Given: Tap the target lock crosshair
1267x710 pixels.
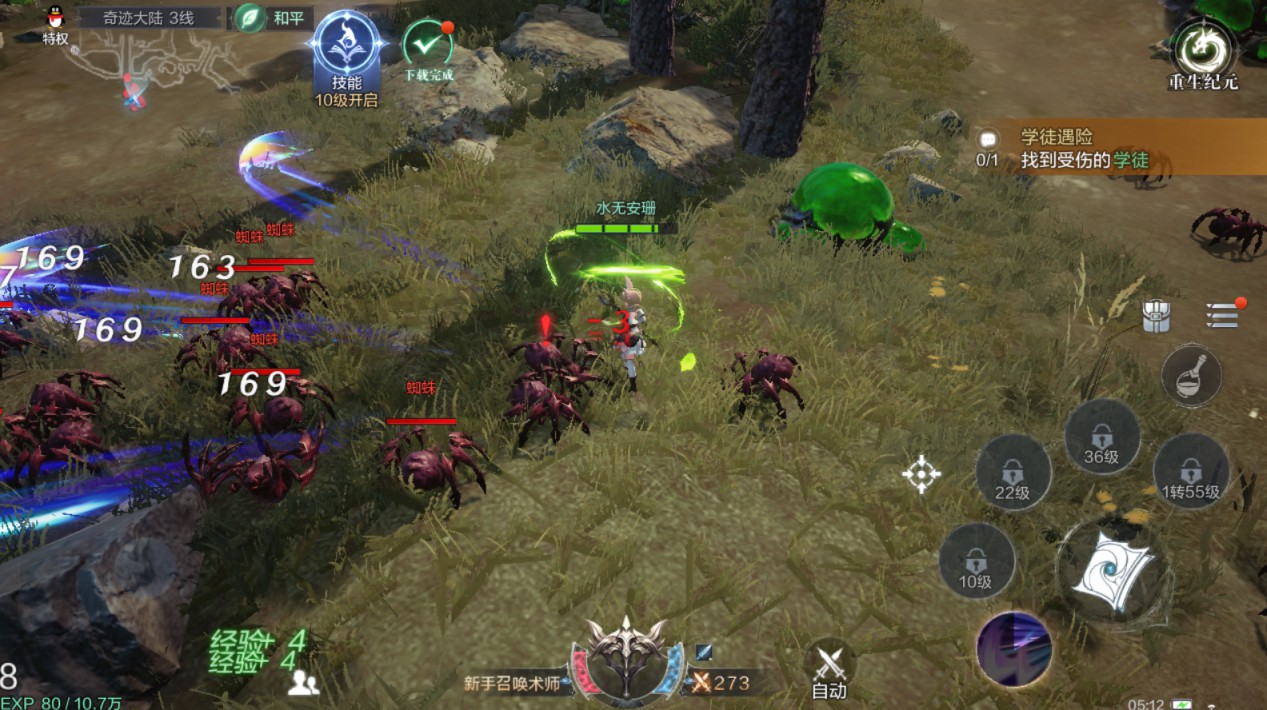Looking at the screenshot, I should click(x=921, y=474).
